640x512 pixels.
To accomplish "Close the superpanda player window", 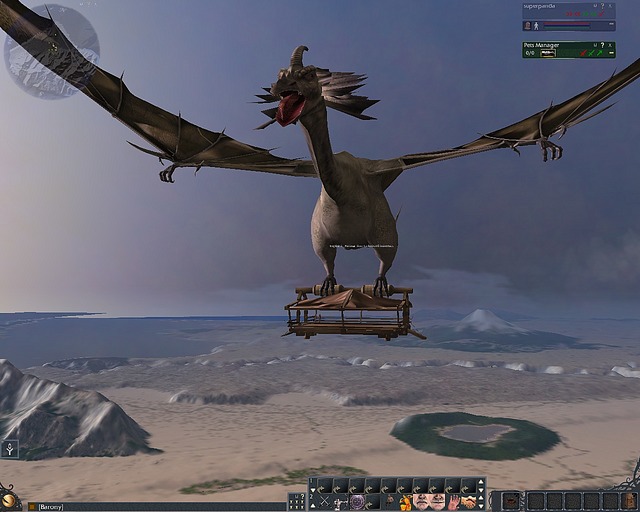I will tap(610, 6).
